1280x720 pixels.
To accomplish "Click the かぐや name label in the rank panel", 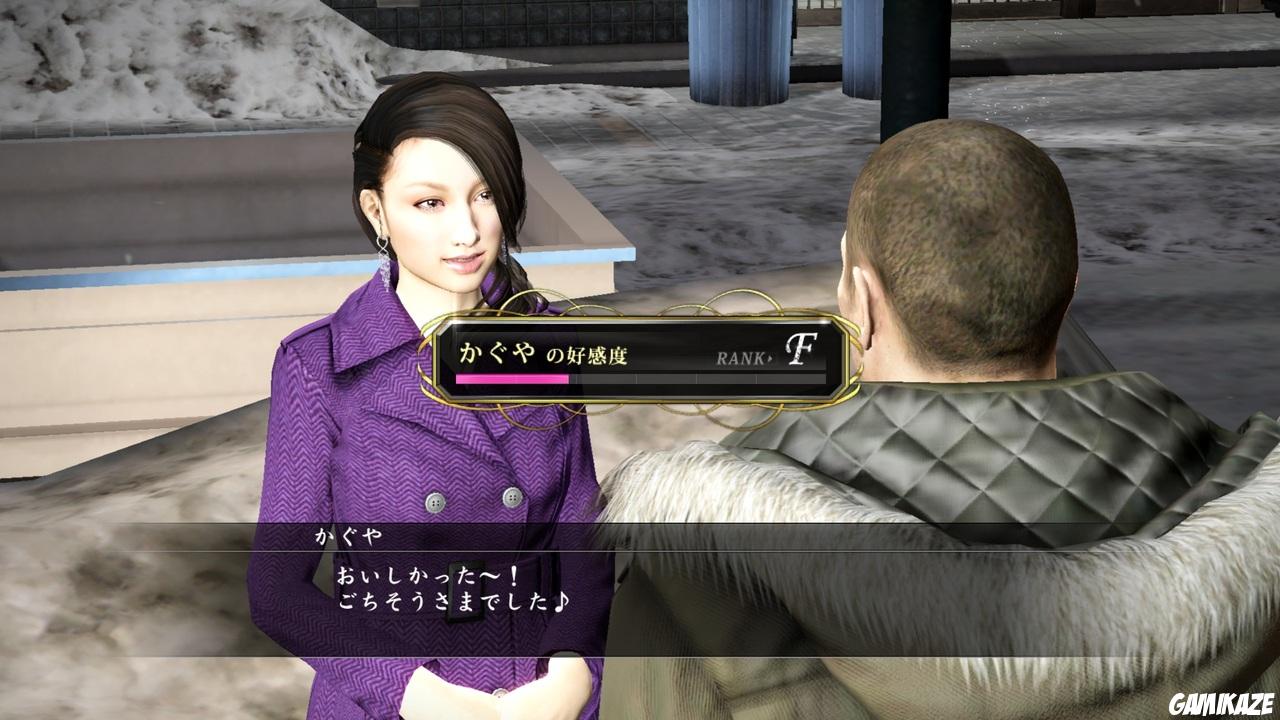I will (x=495, y=350).
